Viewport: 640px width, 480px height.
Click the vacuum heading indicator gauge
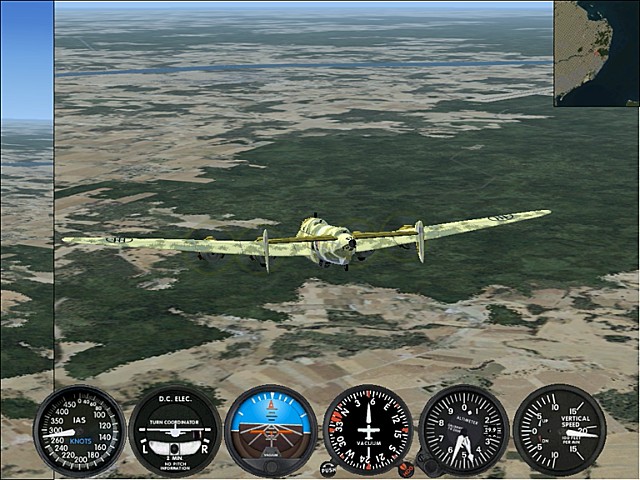pos(367,430)
